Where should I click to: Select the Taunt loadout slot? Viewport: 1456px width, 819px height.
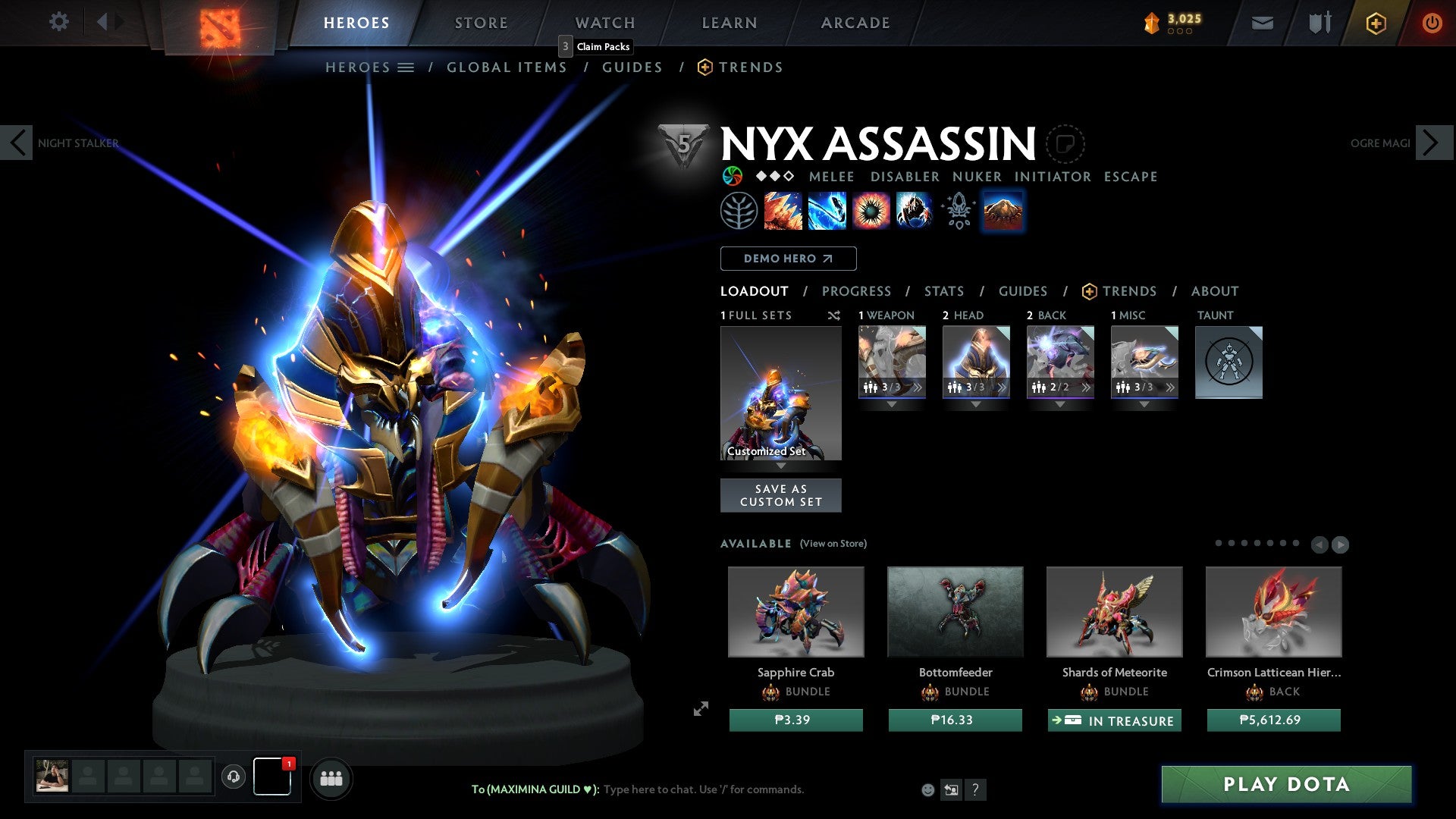[1228, 362]
